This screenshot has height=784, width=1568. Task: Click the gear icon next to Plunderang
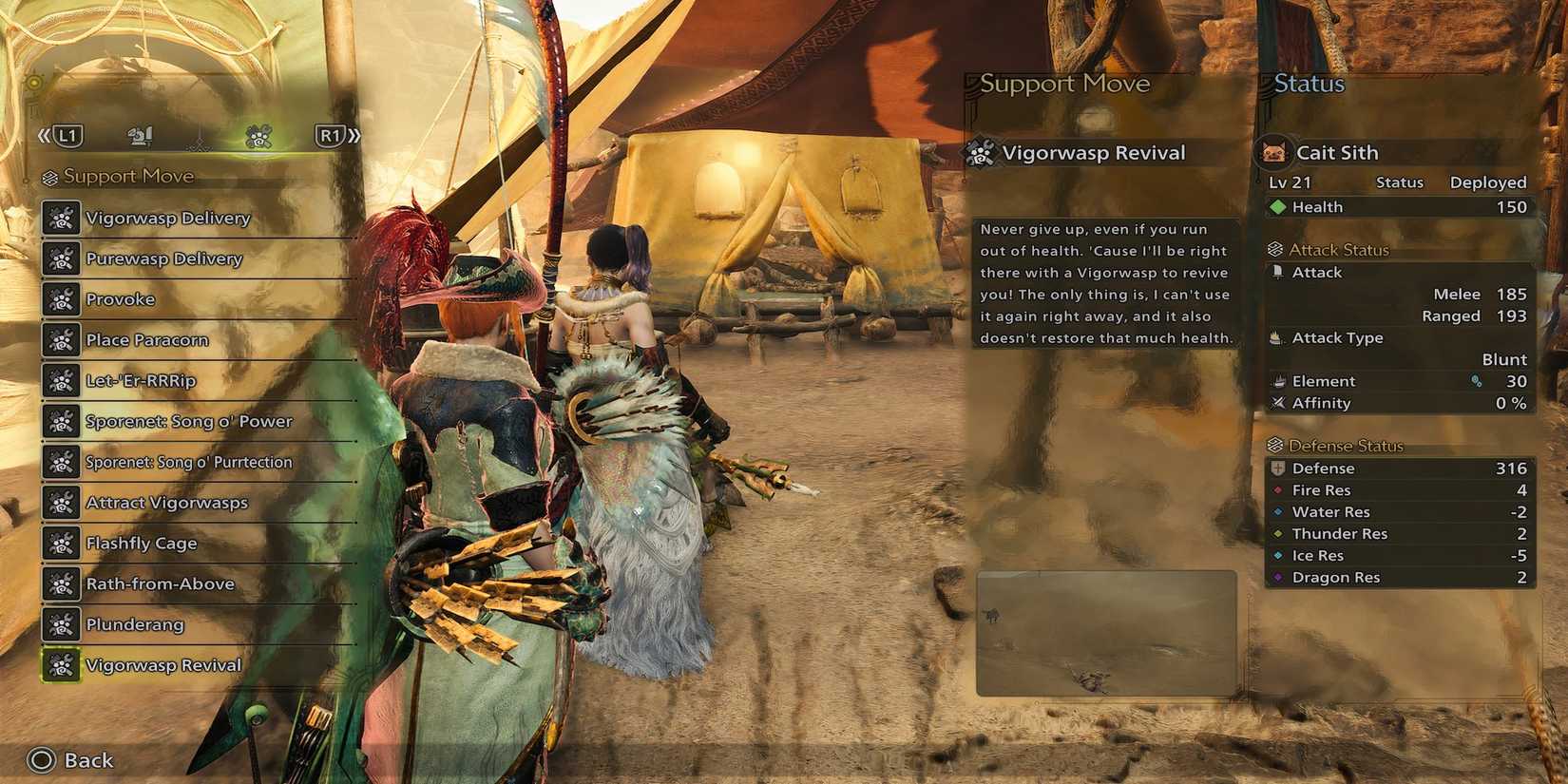(61, 624)
